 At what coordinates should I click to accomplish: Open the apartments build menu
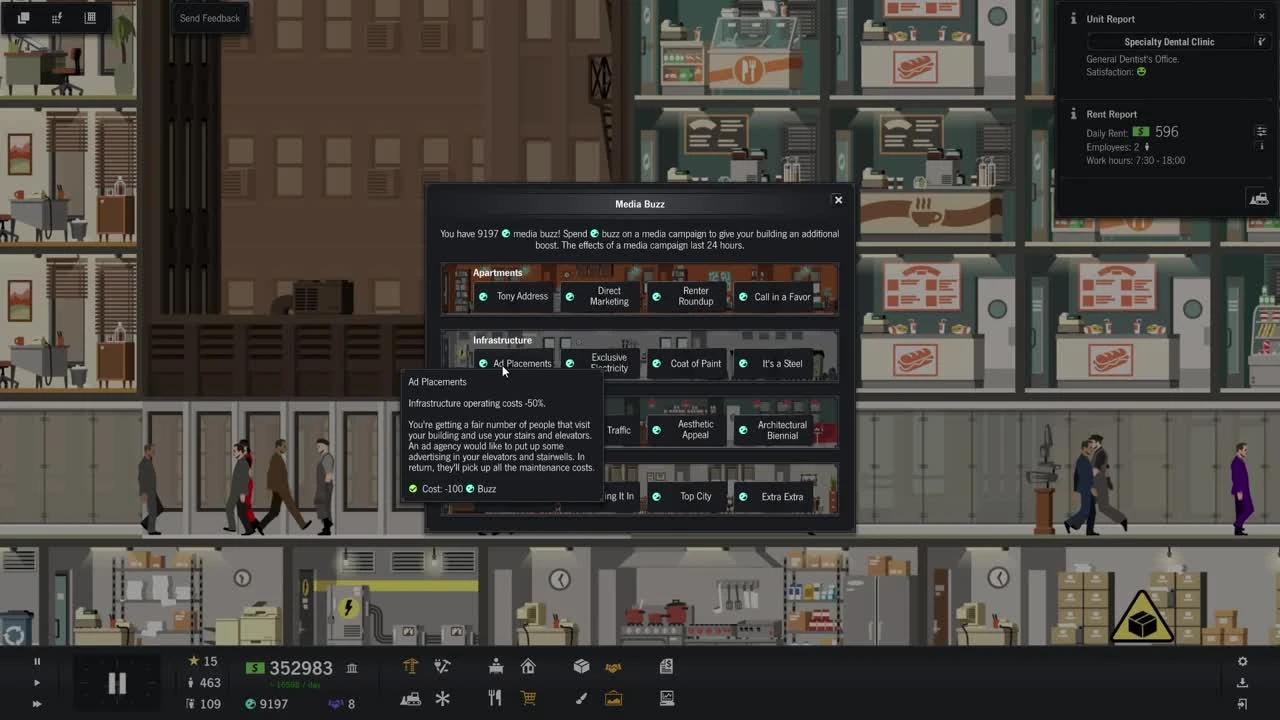(x=529, y=666)
